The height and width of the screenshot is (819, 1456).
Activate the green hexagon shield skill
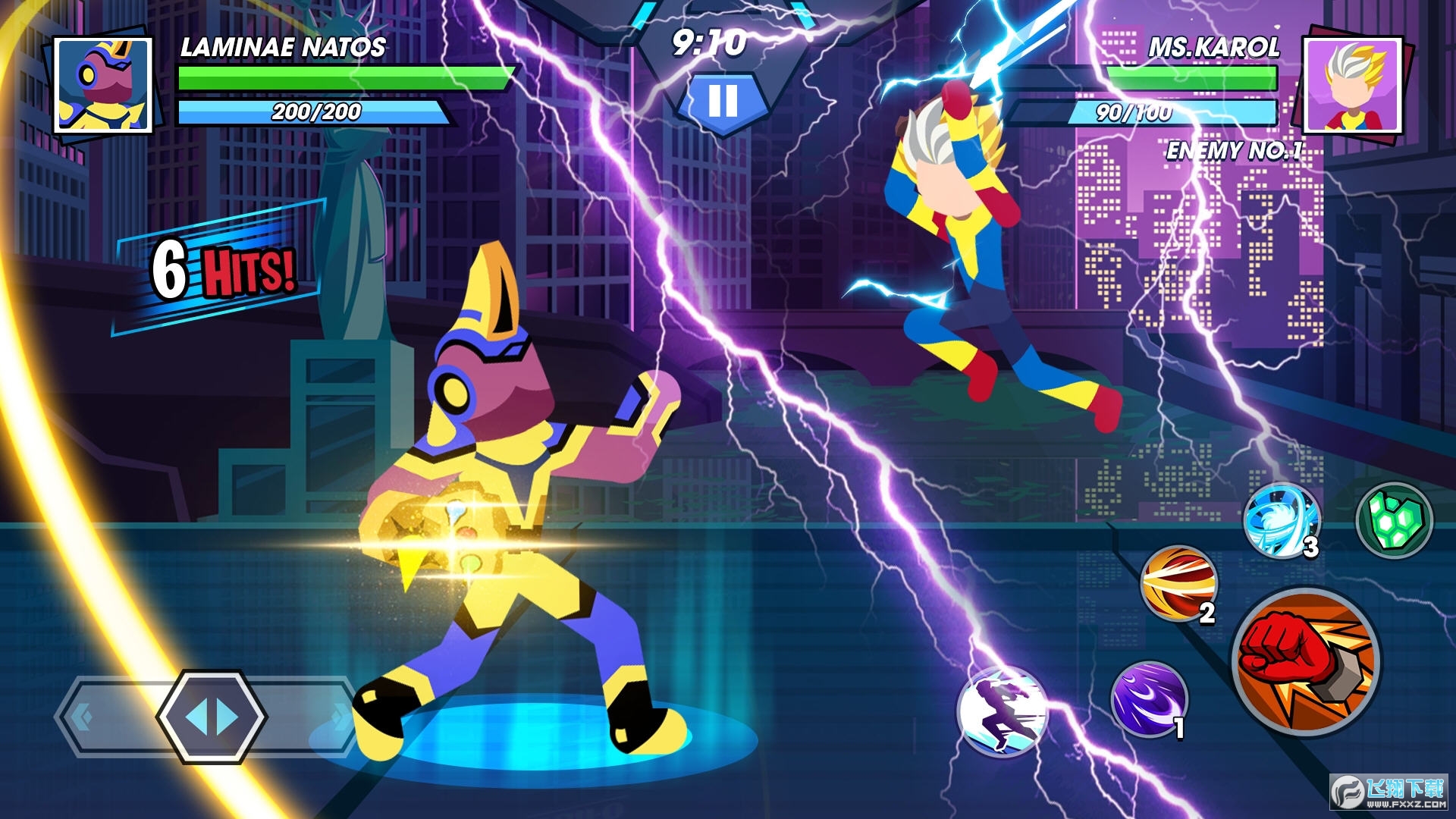(x=1394, y=520)
